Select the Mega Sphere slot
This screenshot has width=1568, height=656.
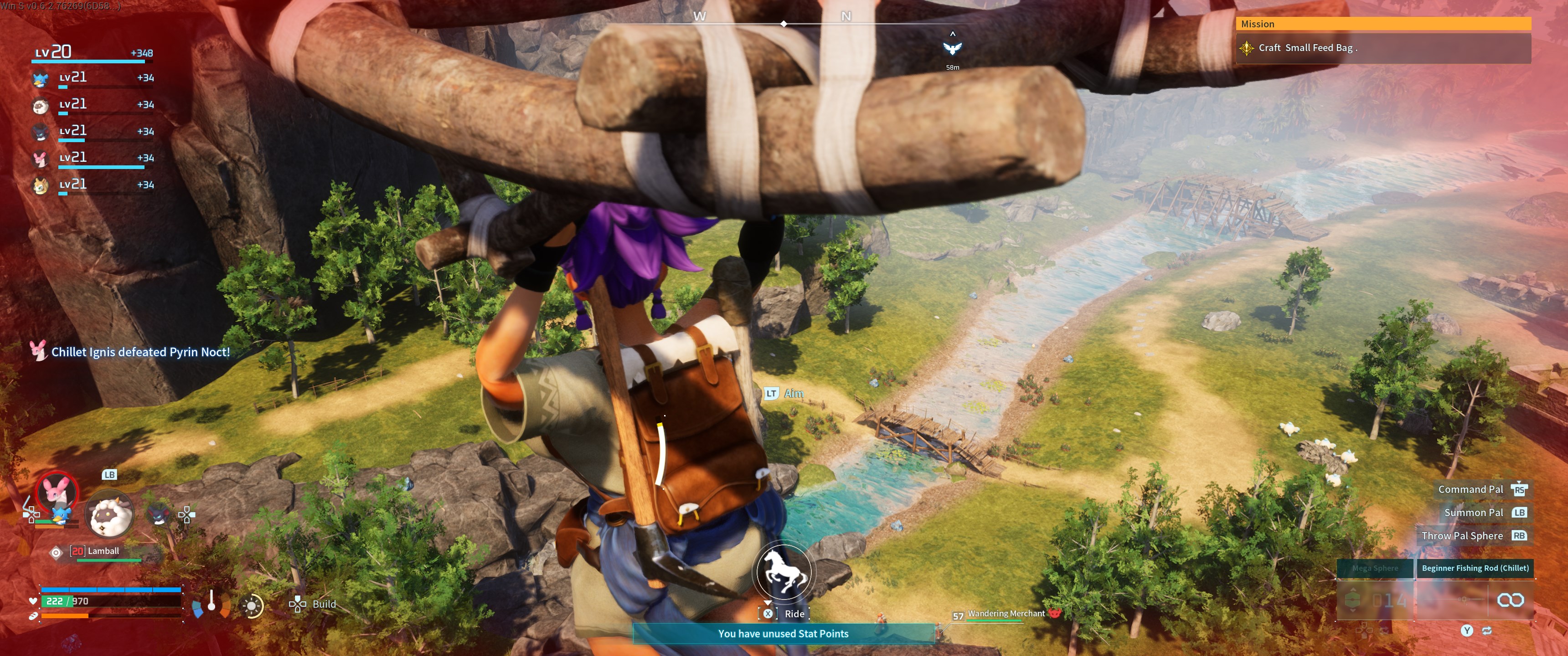pos(1374,569)
